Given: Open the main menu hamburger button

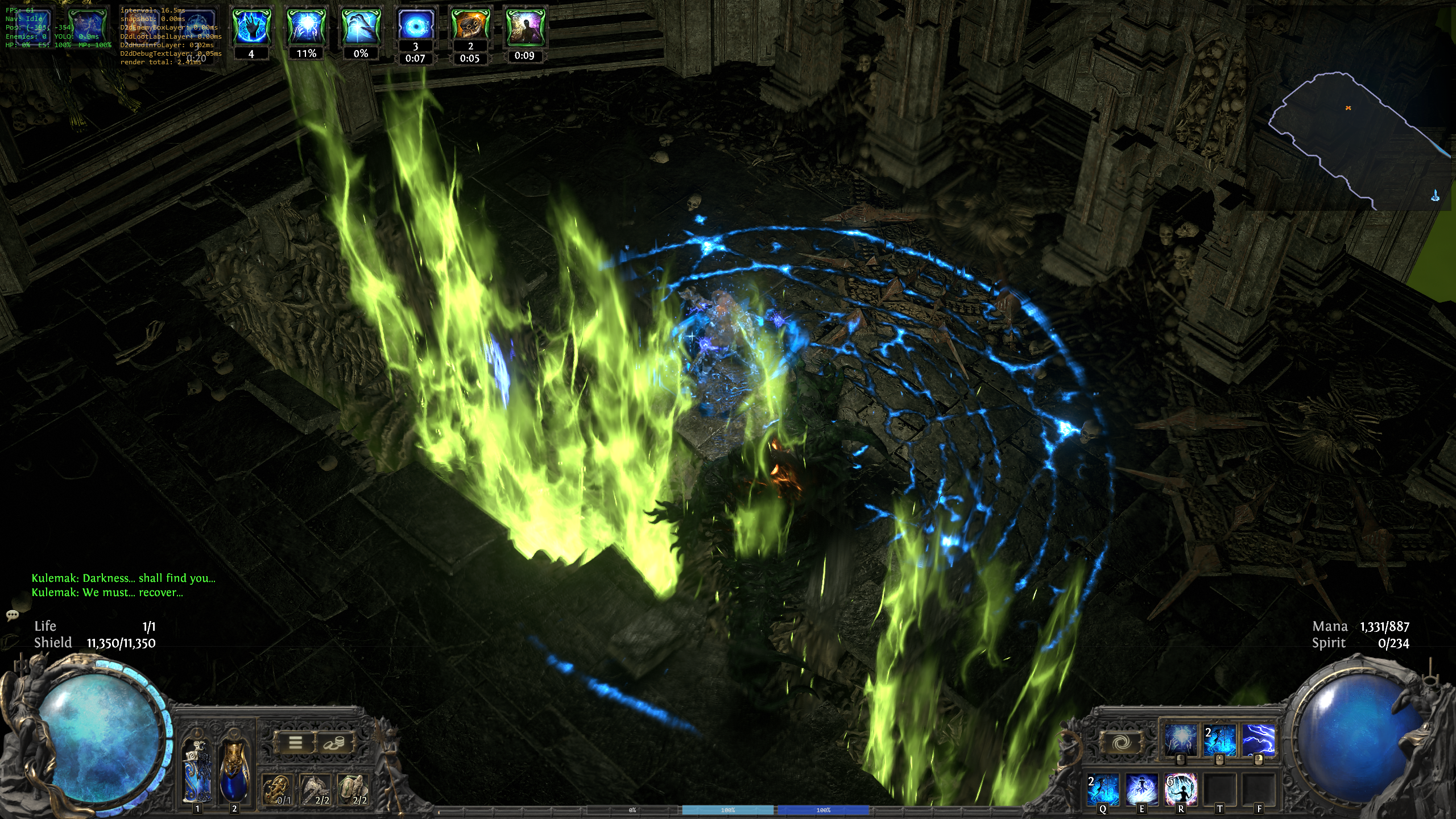Looking at the screenshot, I should click(295, 742).
